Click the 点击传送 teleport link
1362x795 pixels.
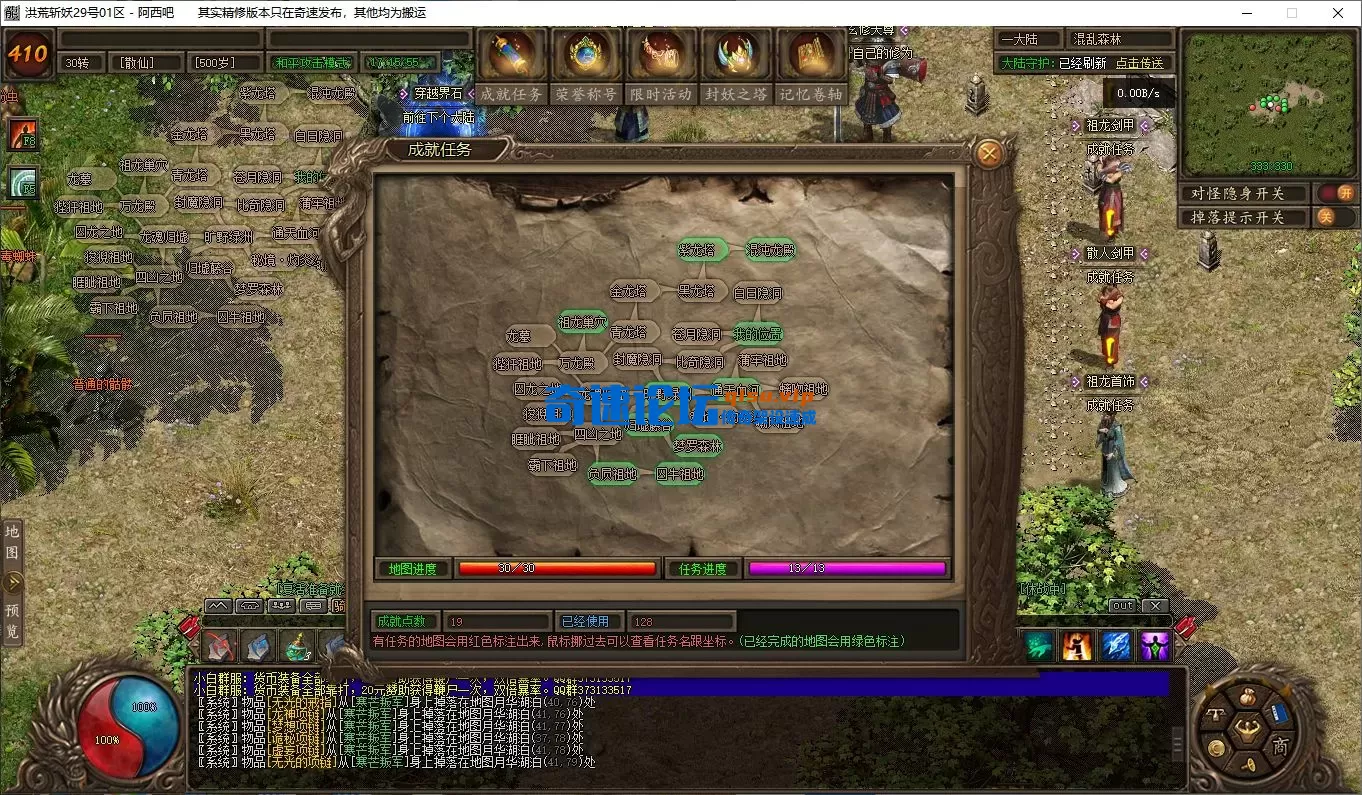[1140, 62]
